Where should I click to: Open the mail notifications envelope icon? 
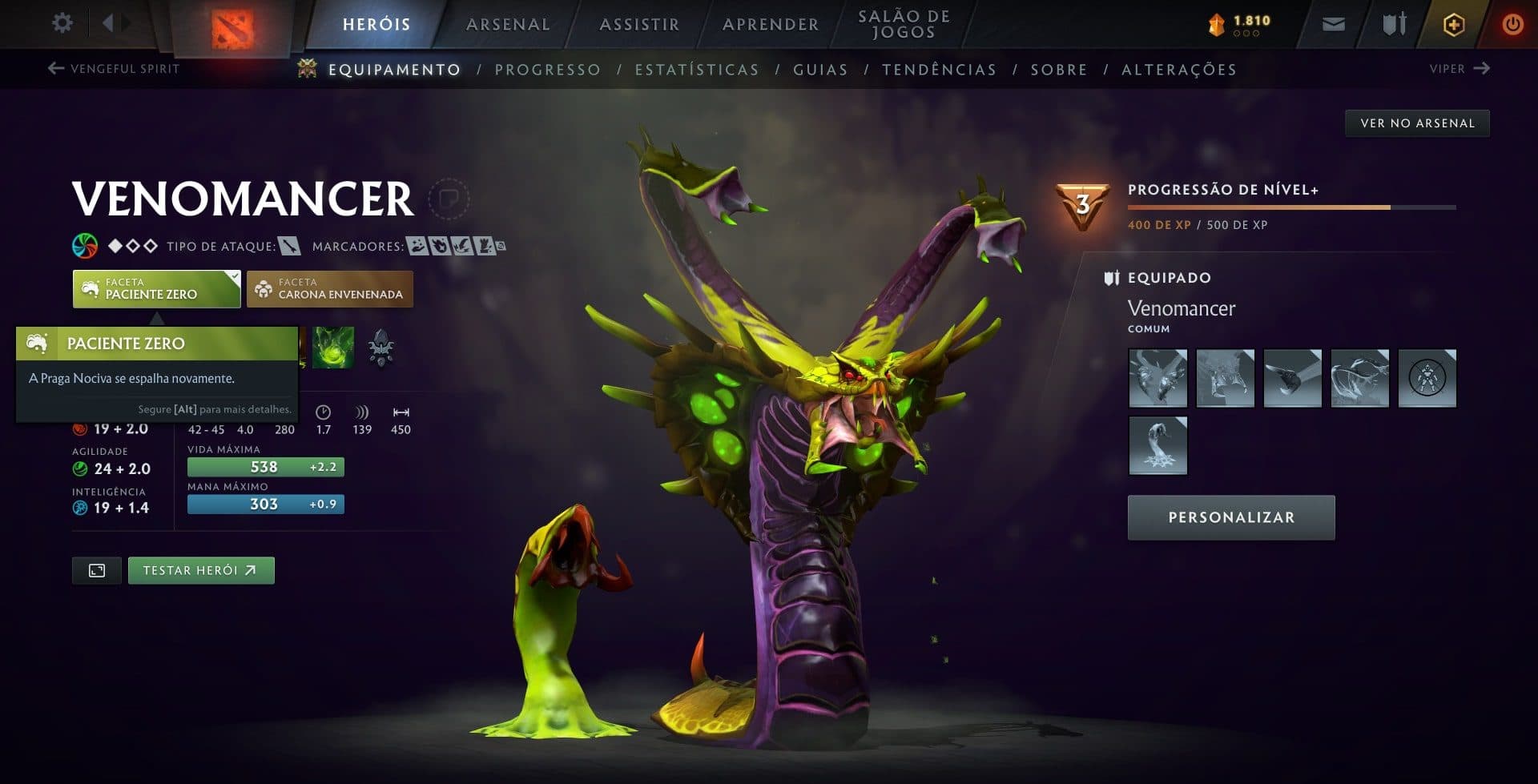pyautogui.click(x=1332, y=24)
